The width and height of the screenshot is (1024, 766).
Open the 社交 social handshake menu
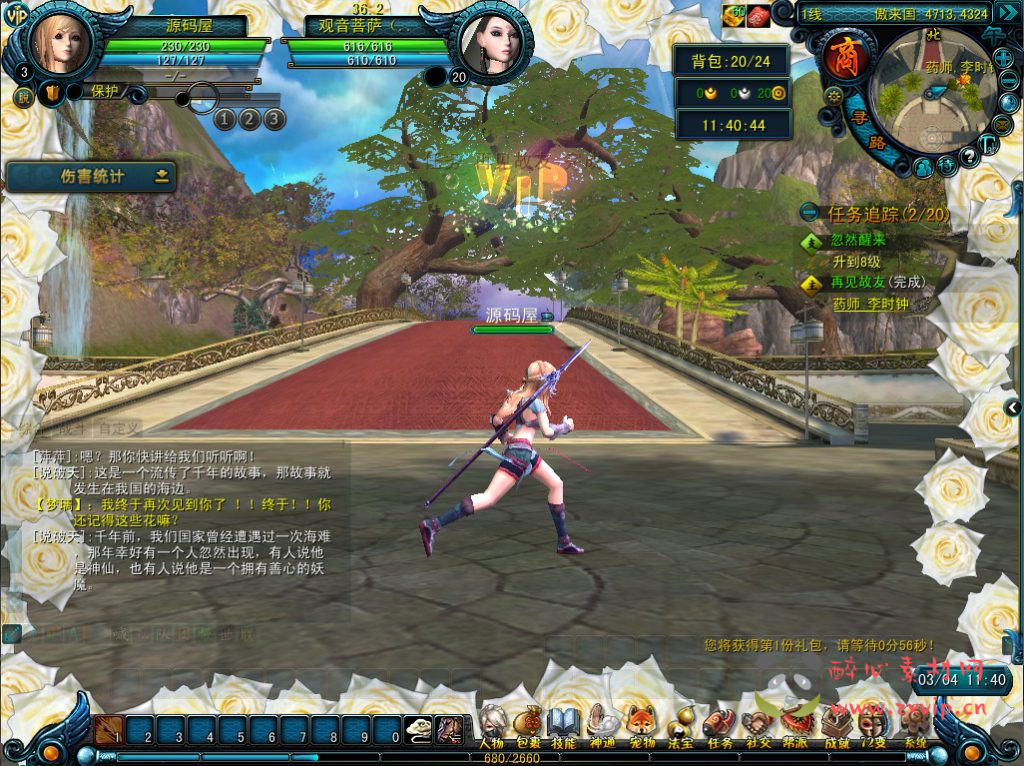757,724
